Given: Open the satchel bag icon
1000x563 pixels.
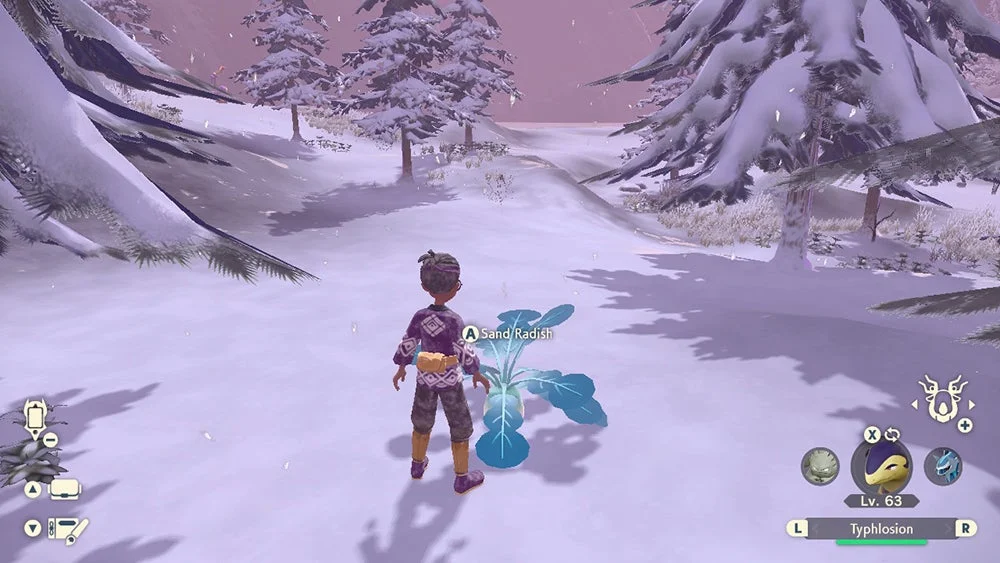Looking at the screenshot, I should tap(64, 490).
